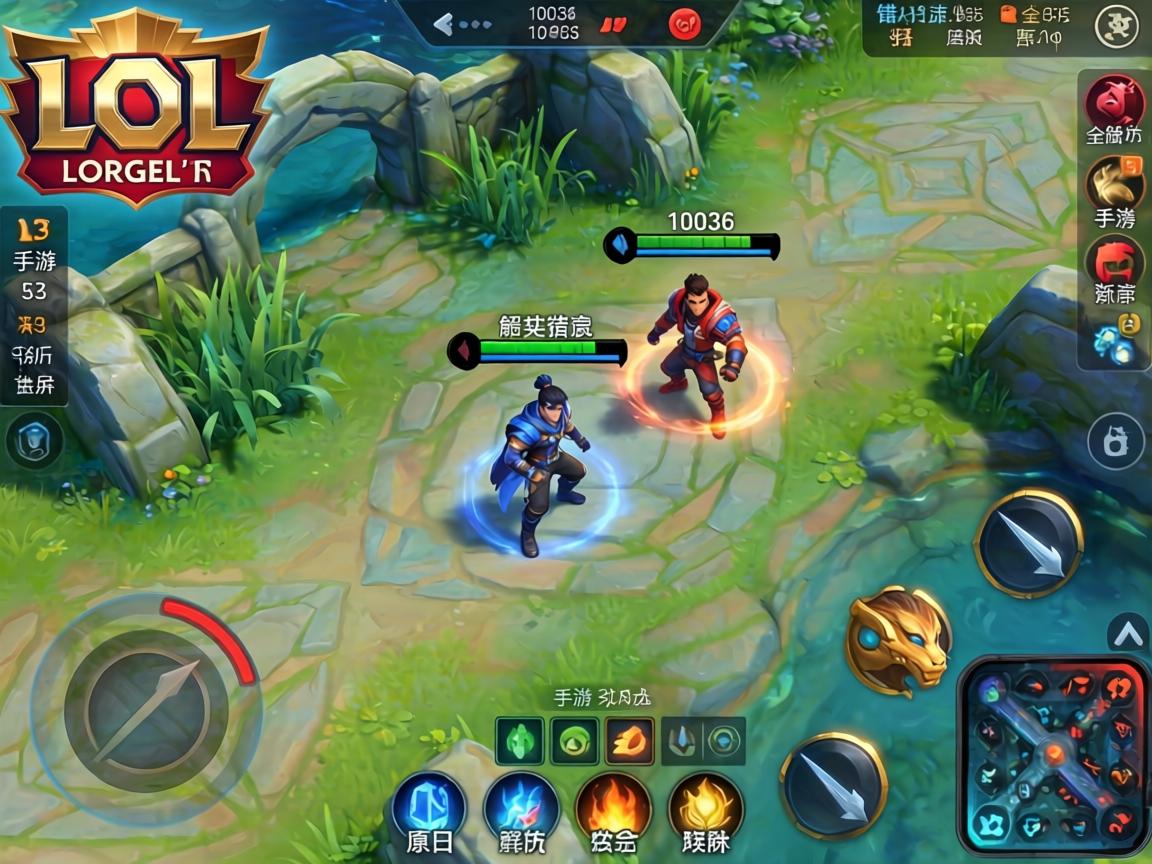Screen dimensions: 1152x864
Task: Open the round settings button in top-right corner
Action: click(1117, 27)
